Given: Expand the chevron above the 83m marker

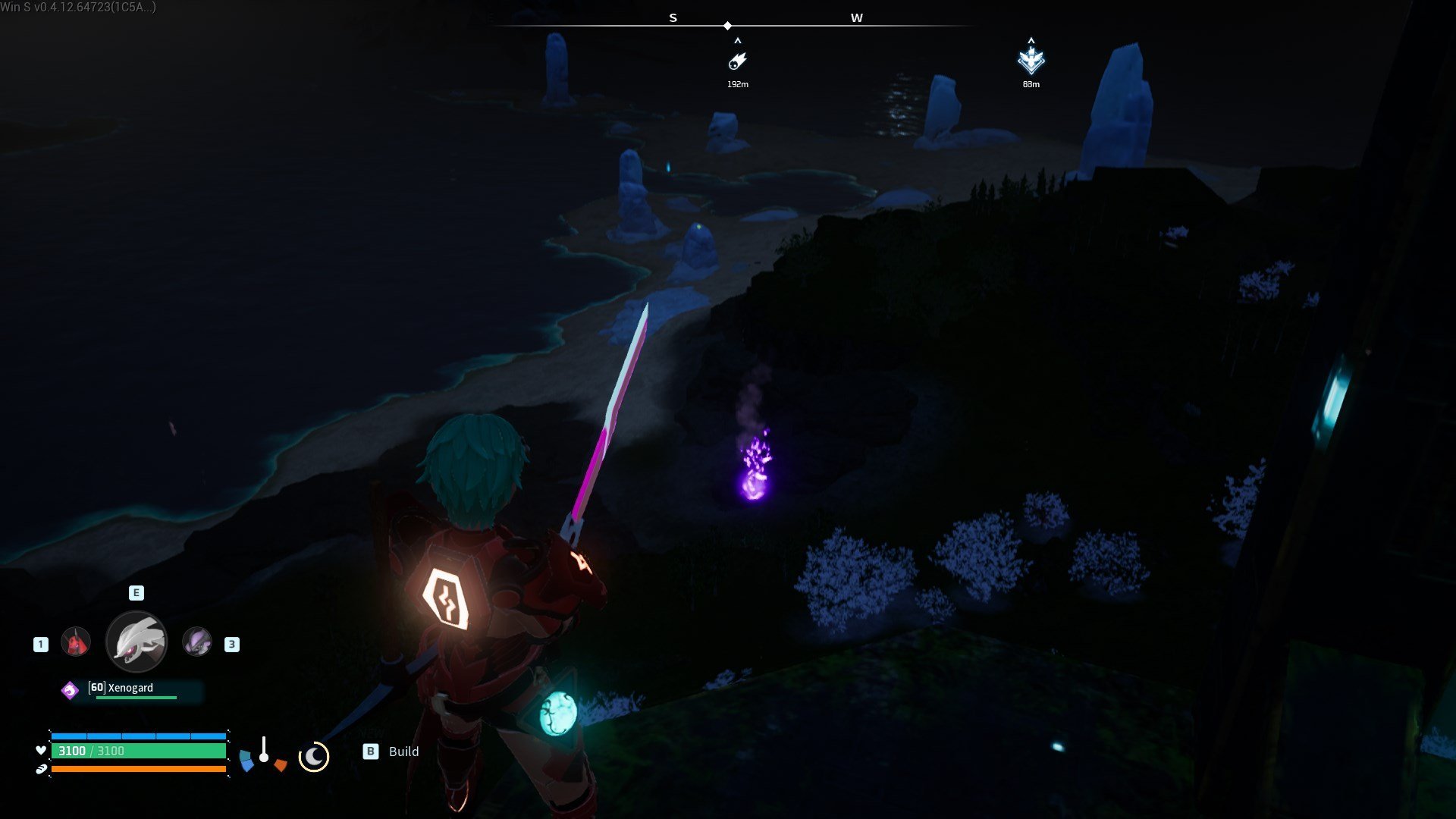Looking at the screenshot, I should pos(1031,42).
